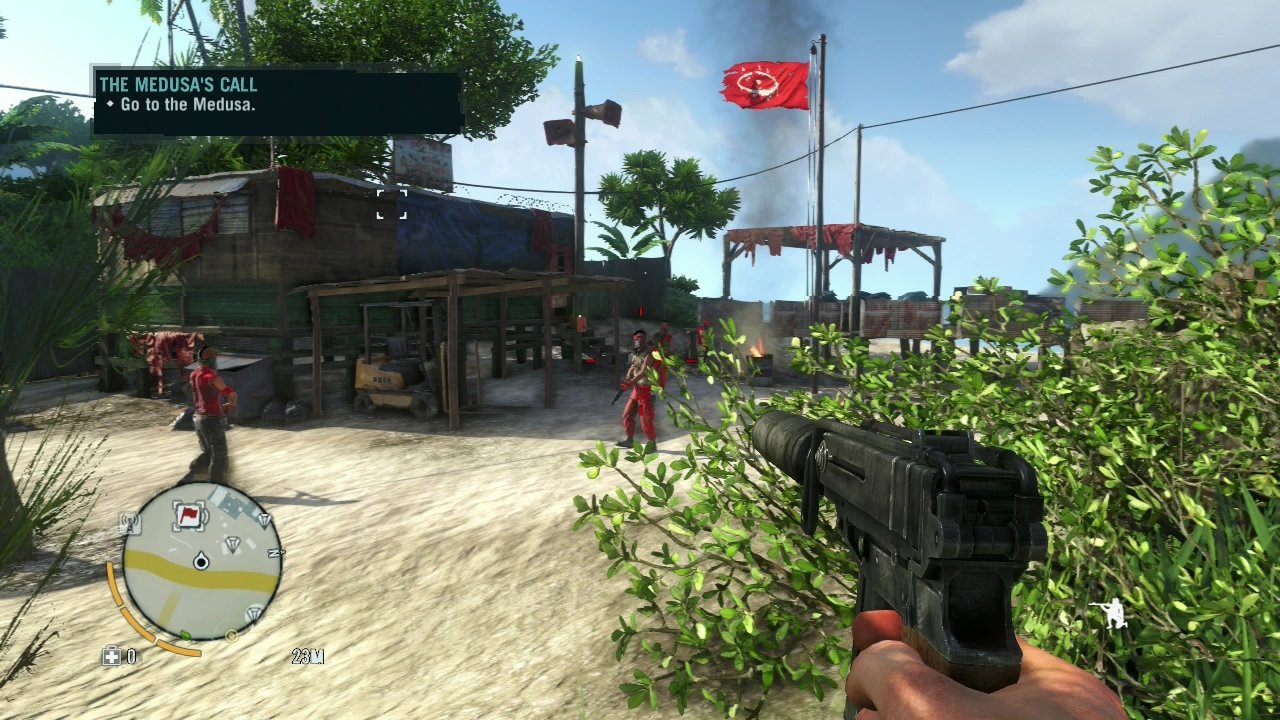Viewport: 1280px width, 720px height.
Task: Select the red flag outpost marker on the minimap
Action: (188, 516)
